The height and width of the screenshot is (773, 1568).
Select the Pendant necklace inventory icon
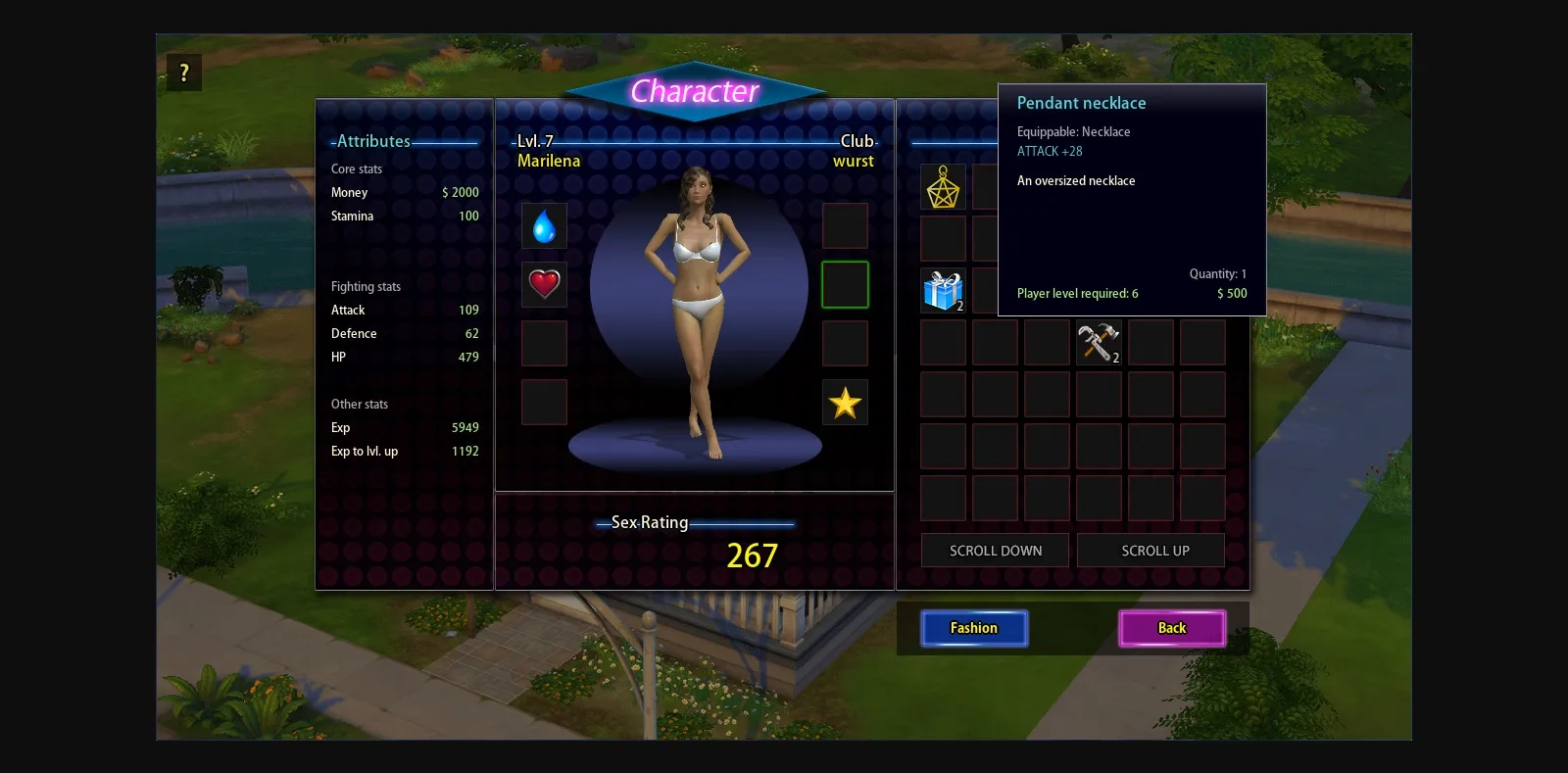(x=942, y=186)
